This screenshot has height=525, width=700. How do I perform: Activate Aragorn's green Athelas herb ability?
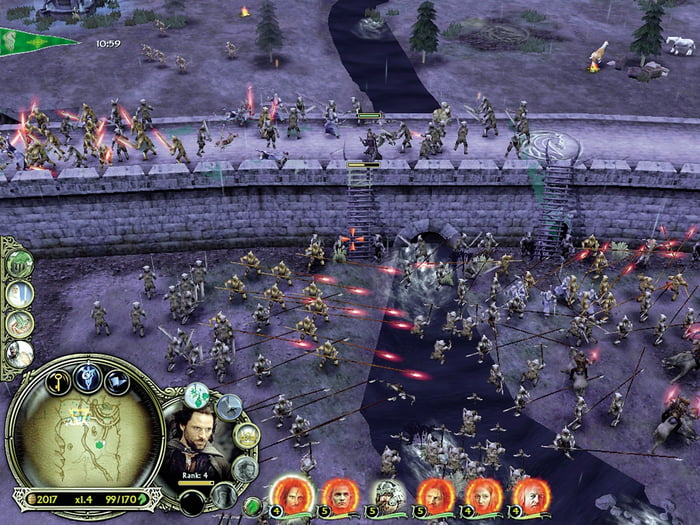[x=197, y=396]
